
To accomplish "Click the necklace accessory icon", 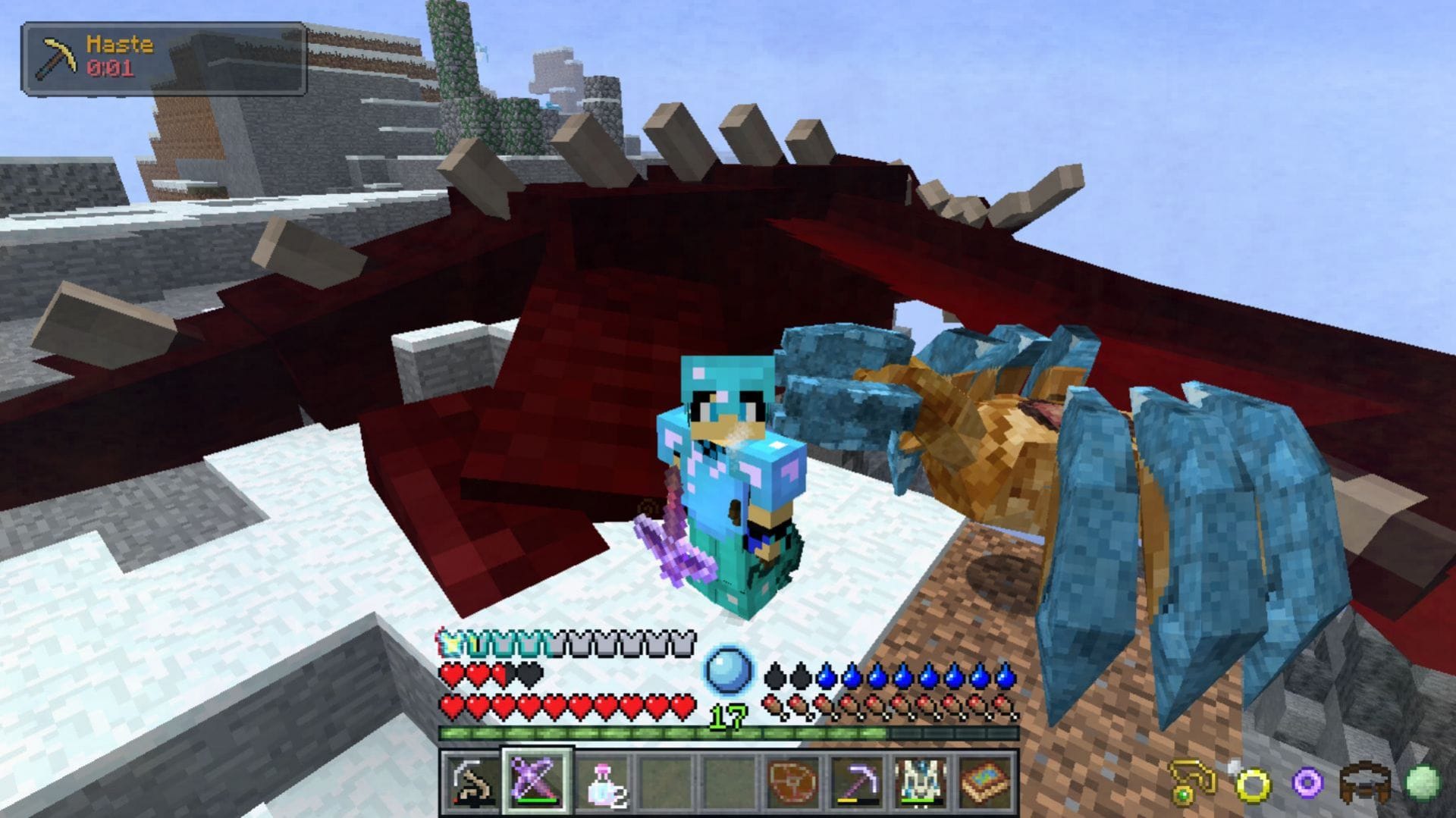I will [1192, 783].
